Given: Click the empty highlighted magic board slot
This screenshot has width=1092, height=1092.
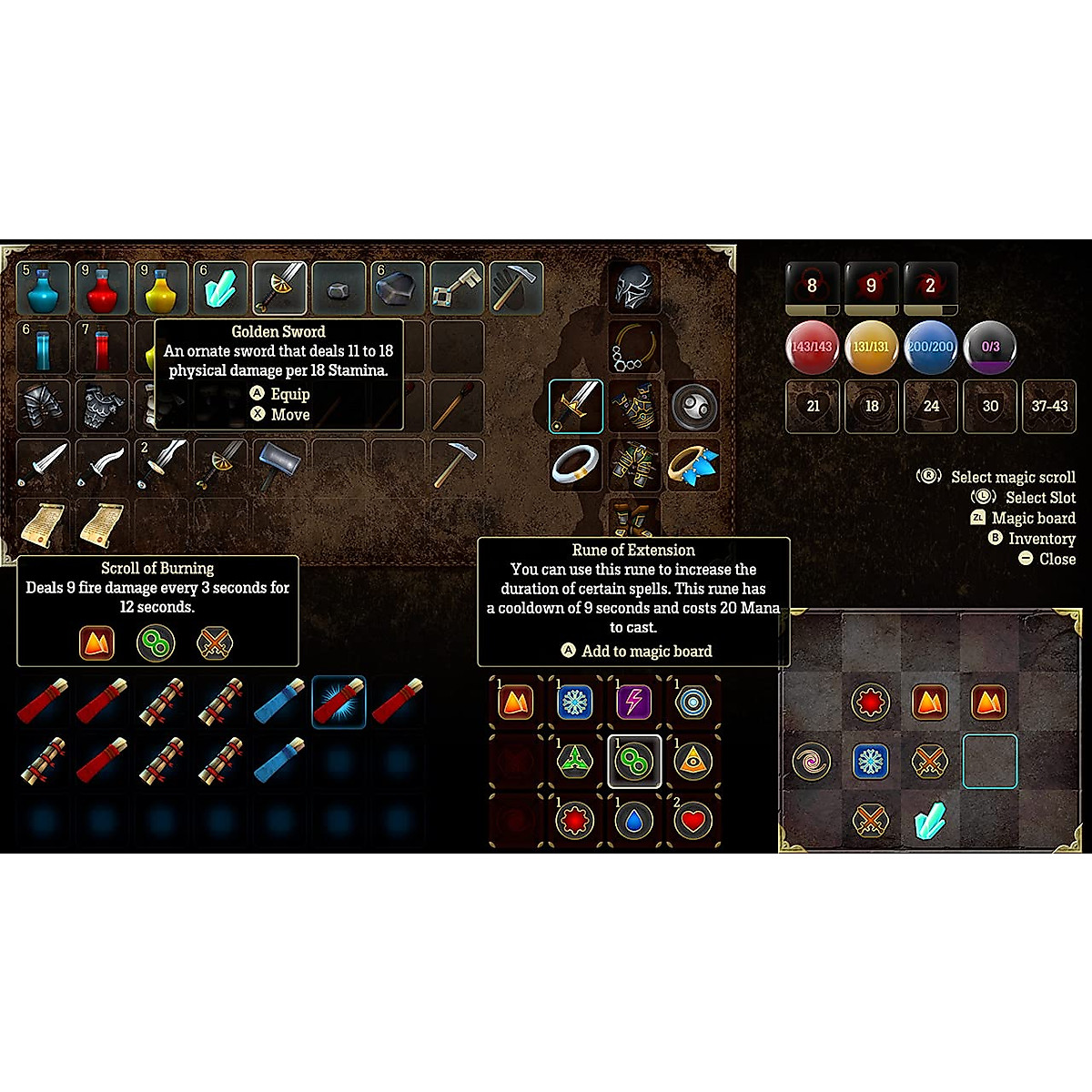Looking at the screenshot, I should [989, 761].
